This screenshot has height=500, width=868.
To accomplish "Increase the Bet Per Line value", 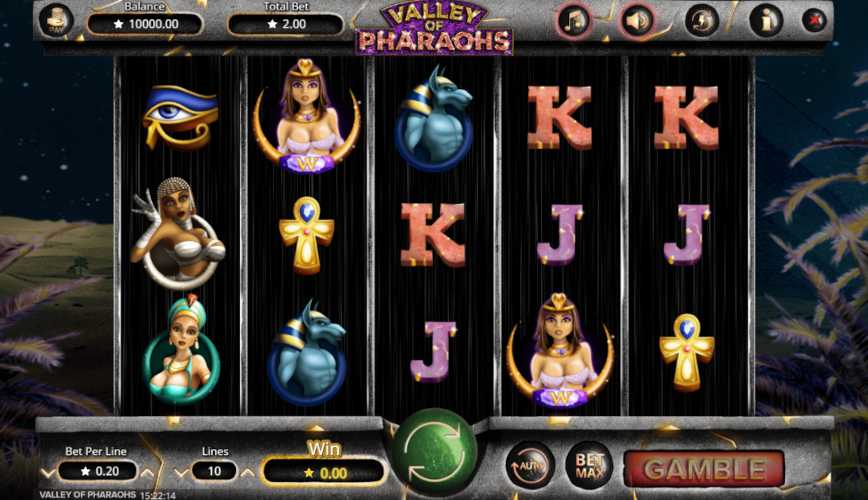I will [147, 471].
